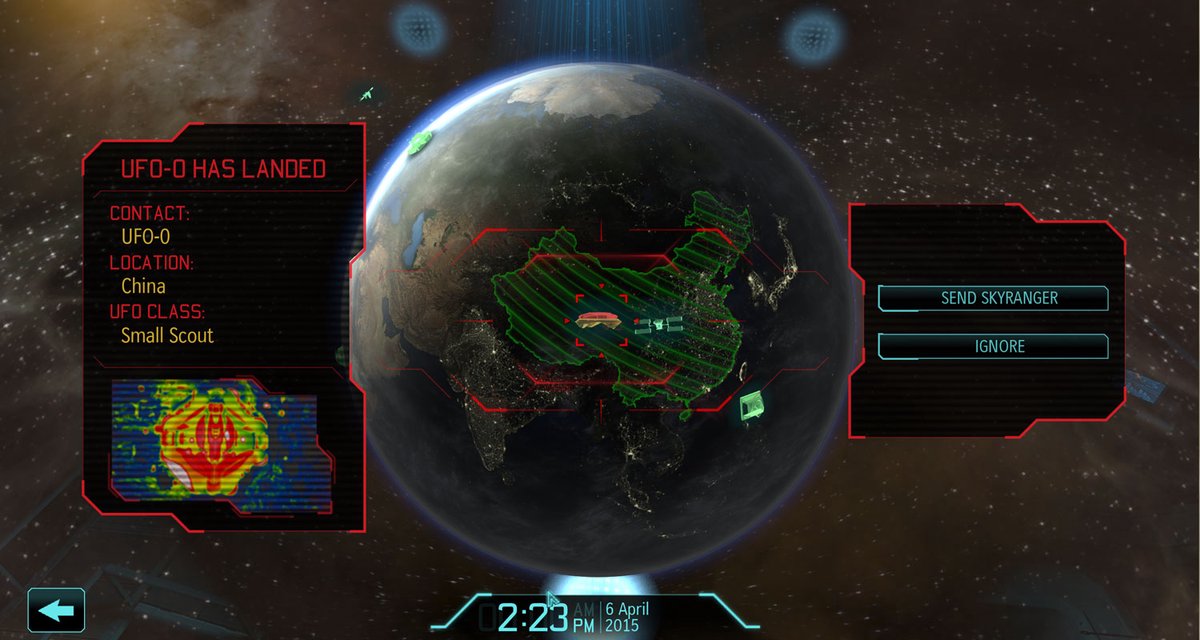
Task: Select the landed UFO marker over China
Action: click(601, 320)
